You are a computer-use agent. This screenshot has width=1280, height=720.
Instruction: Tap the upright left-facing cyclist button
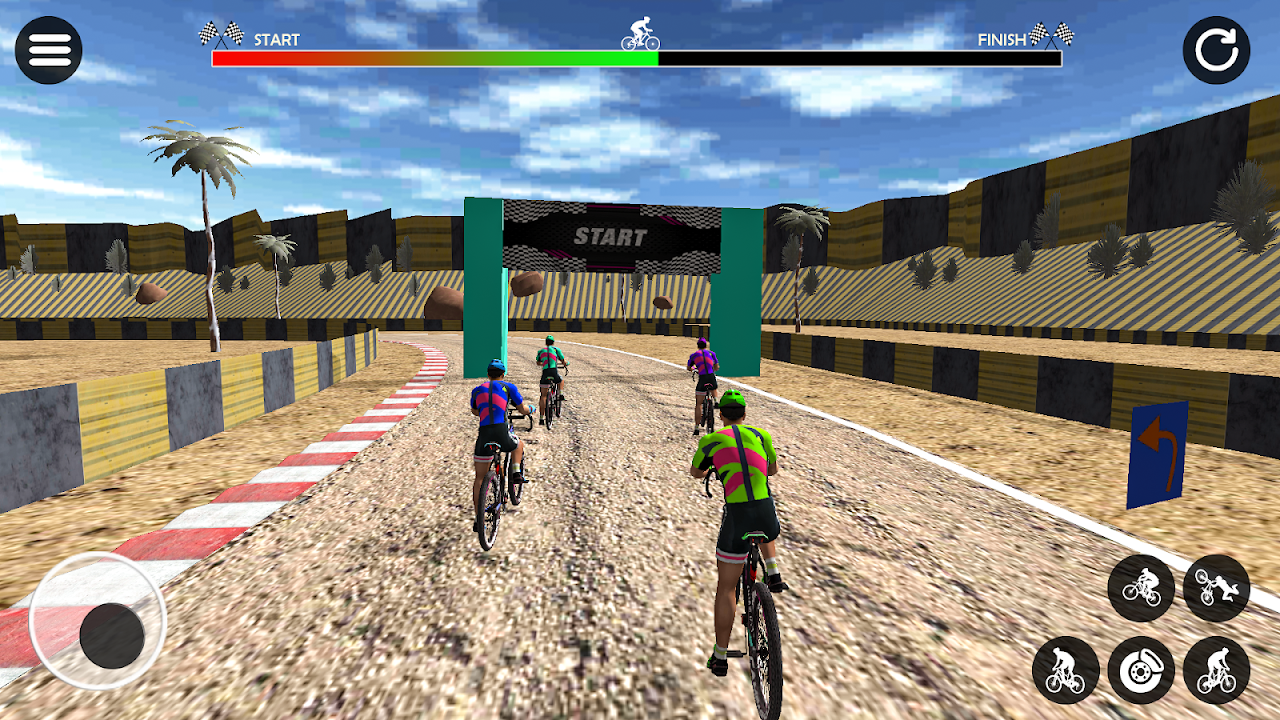point(1066,670)
